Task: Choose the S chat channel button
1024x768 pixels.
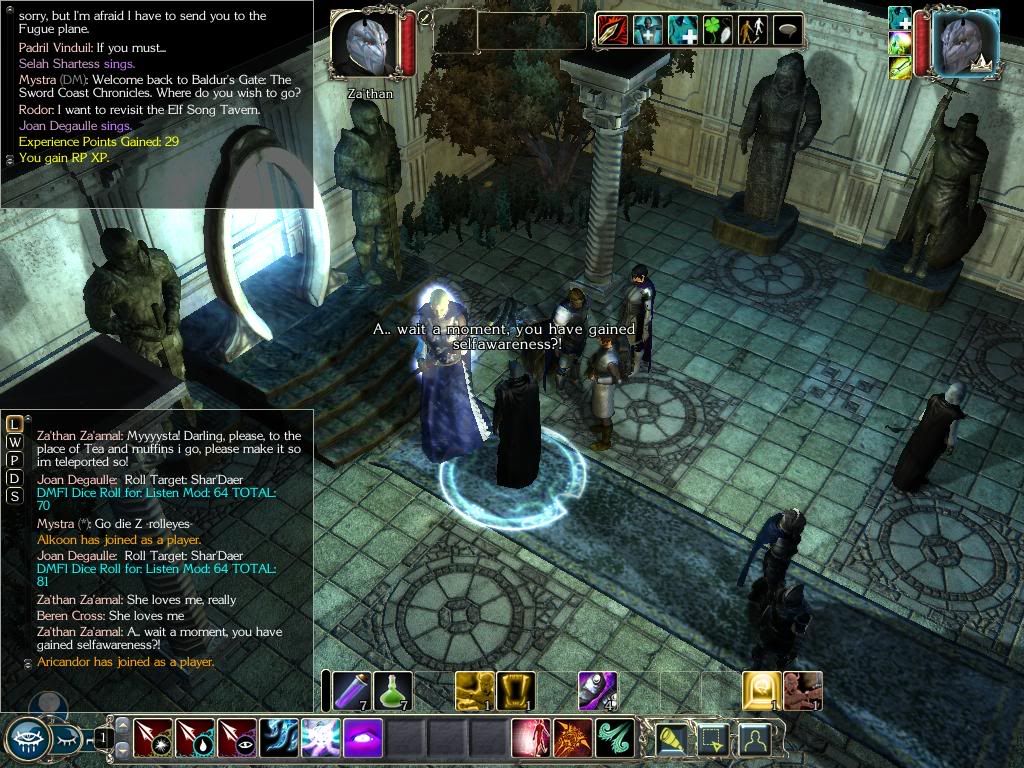Action: pos(15,496)
